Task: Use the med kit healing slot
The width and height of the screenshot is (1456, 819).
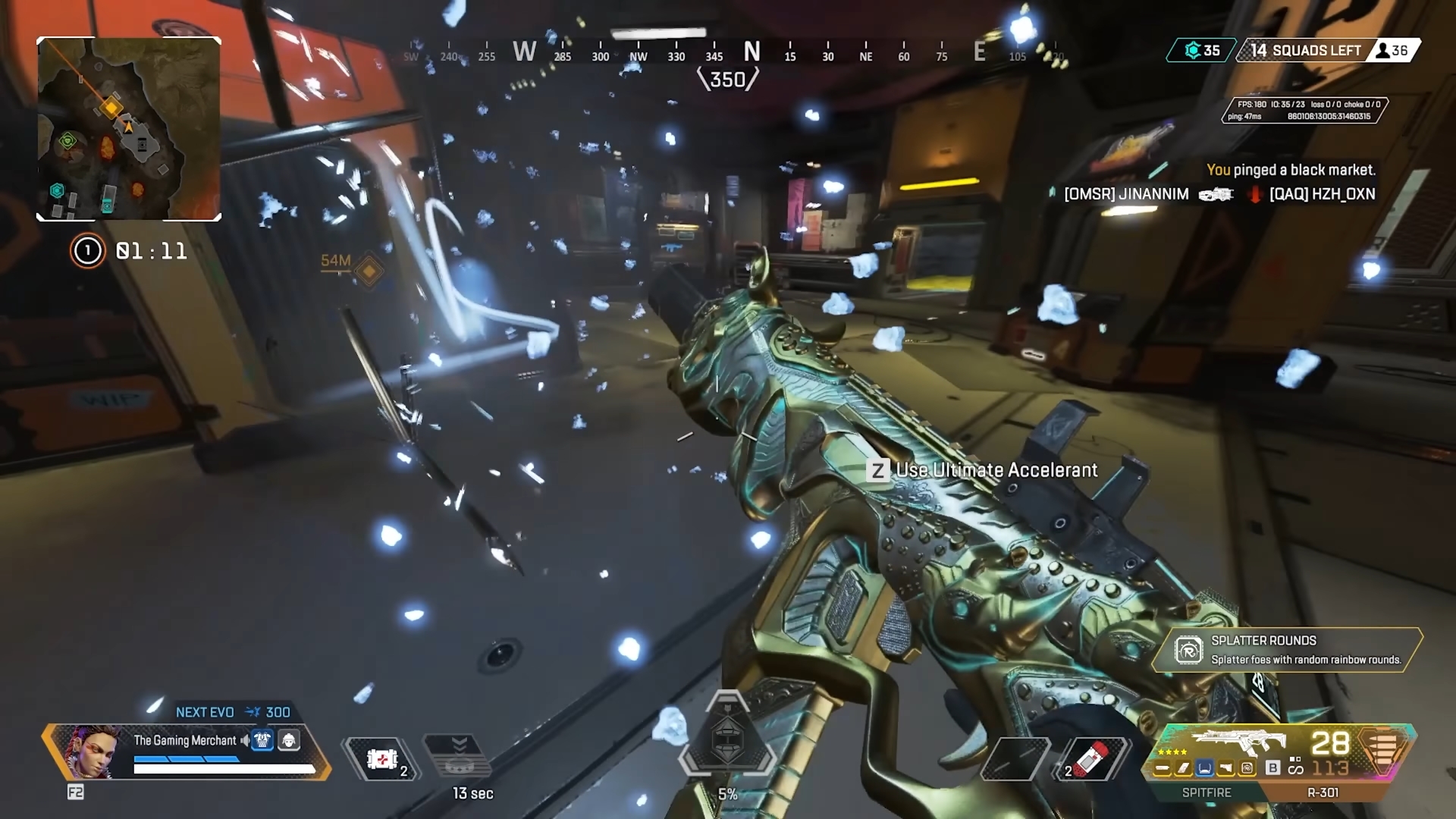Action: (x=382, y=758)
